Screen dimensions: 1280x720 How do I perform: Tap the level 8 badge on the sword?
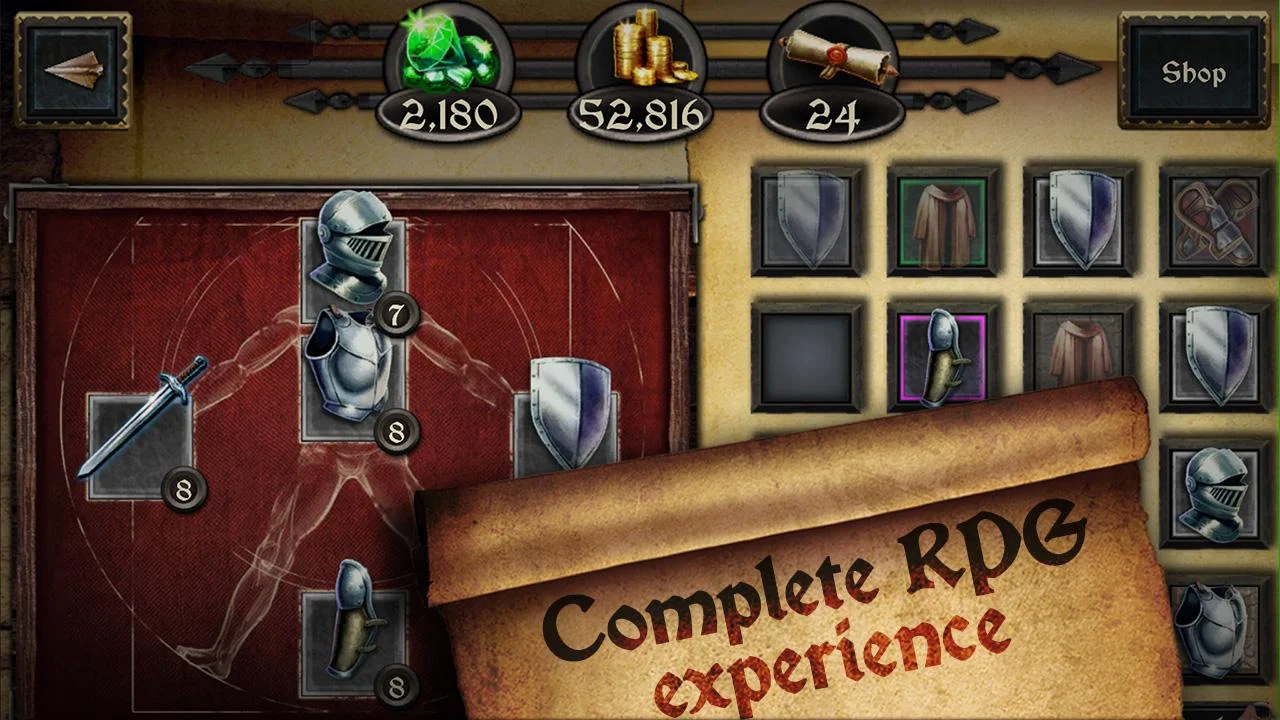click(182, 490)
